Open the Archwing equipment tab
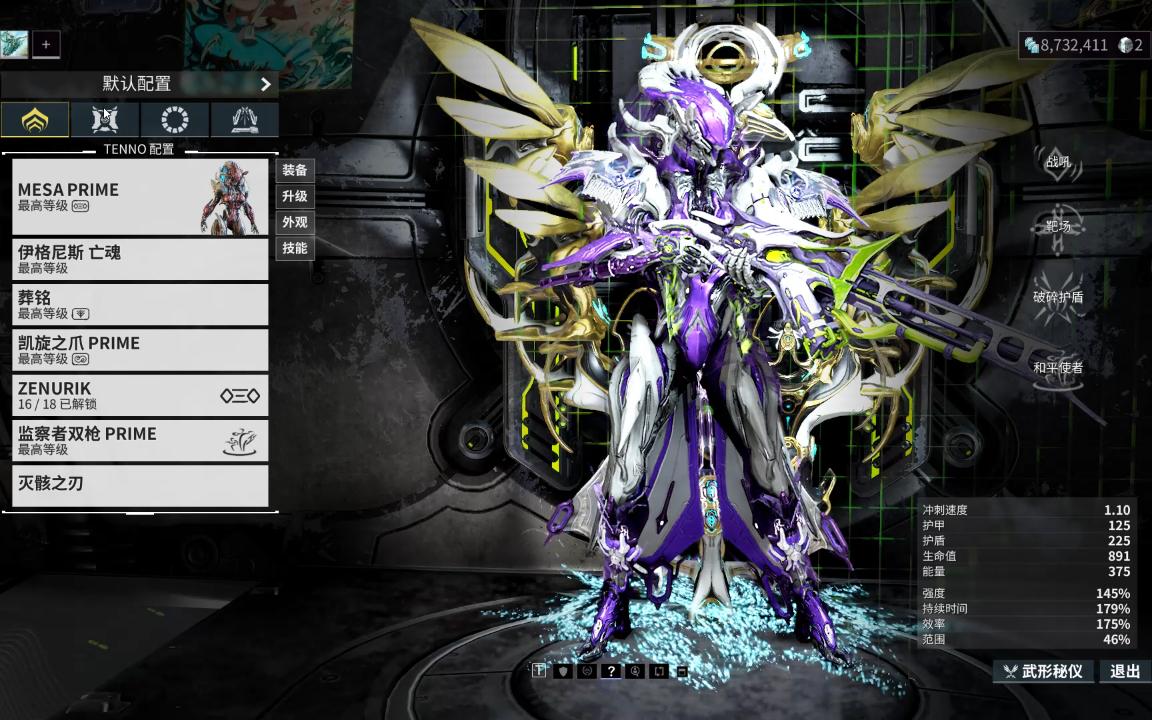Image resolution: width=1152 pixels, height=720 pixels. pyautogui.click(x=244, y=120)
